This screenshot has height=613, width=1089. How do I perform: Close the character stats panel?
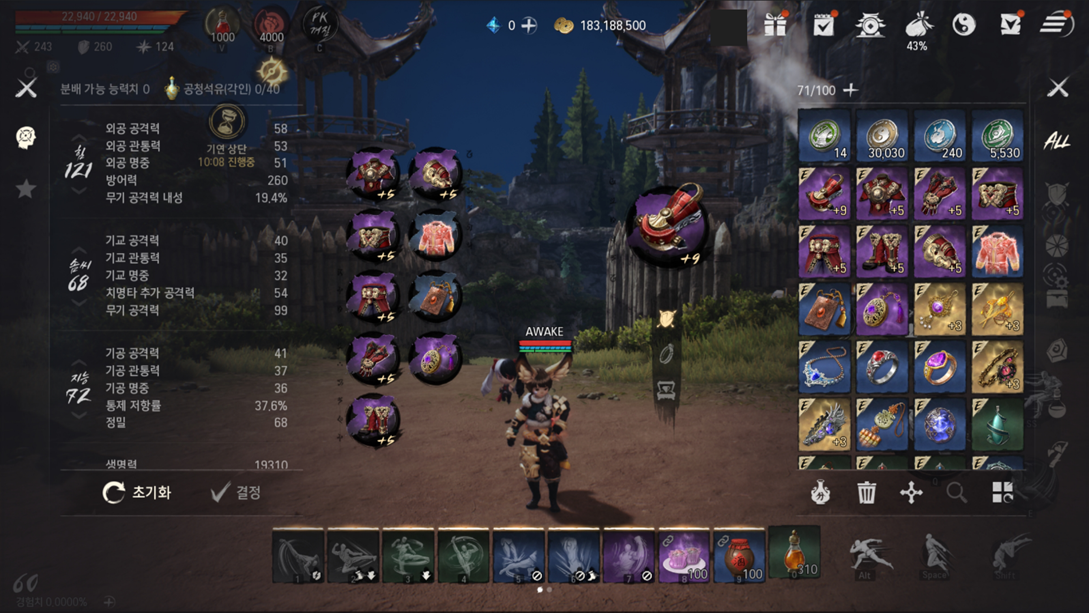[x=27, y=88]
